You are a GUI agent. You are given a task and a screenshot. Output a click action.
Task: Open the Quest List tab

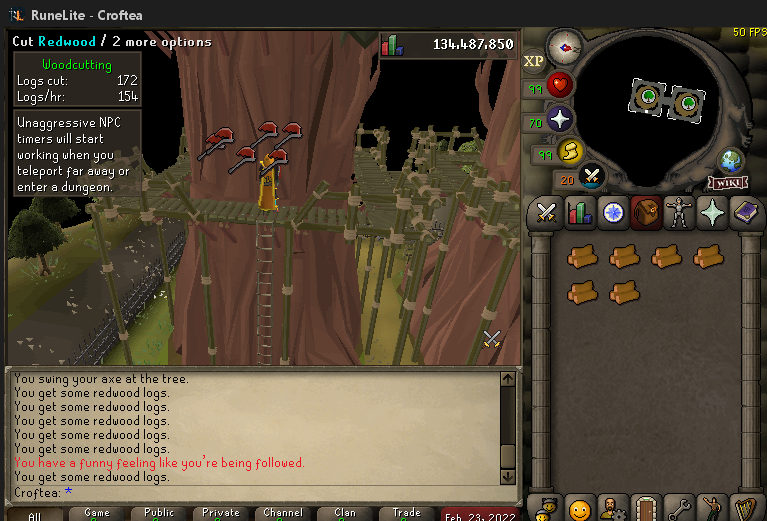(612, 212)
